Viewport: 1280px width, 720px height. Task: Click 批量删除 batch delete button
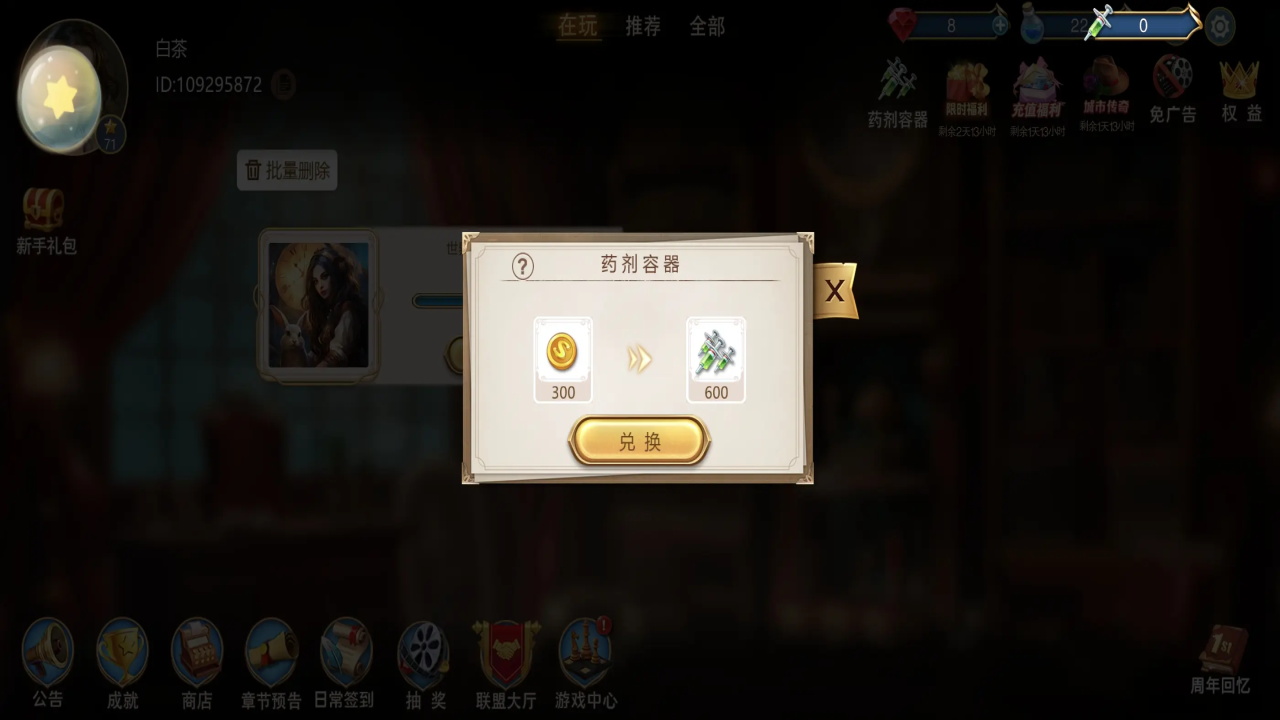tap(287, 170)
